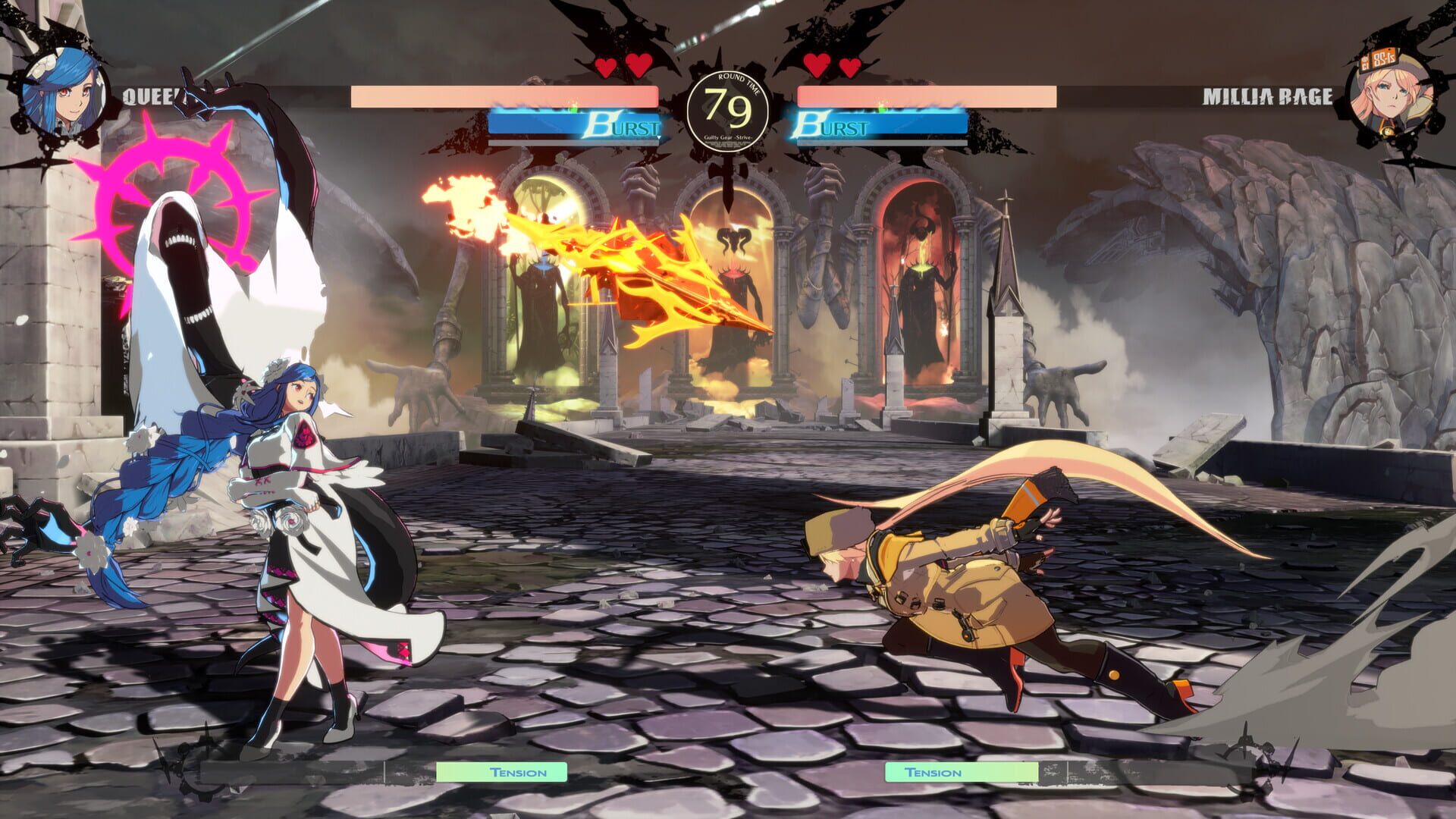Click the left red heart above player one
The image size is (1456, 819).
606,66
